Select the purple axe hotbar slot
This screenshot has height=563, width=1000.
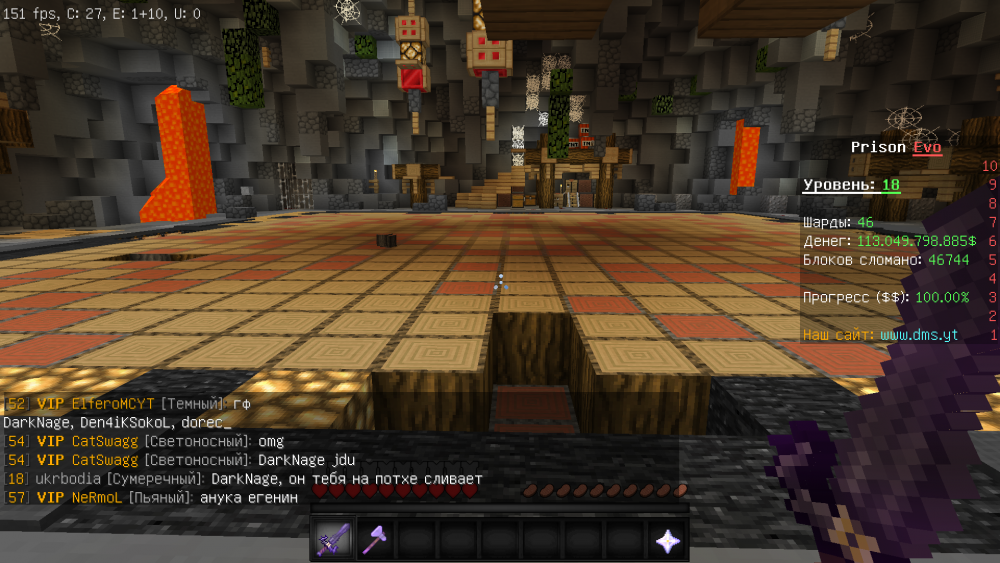pyautogui.click(x=375, y=540)
